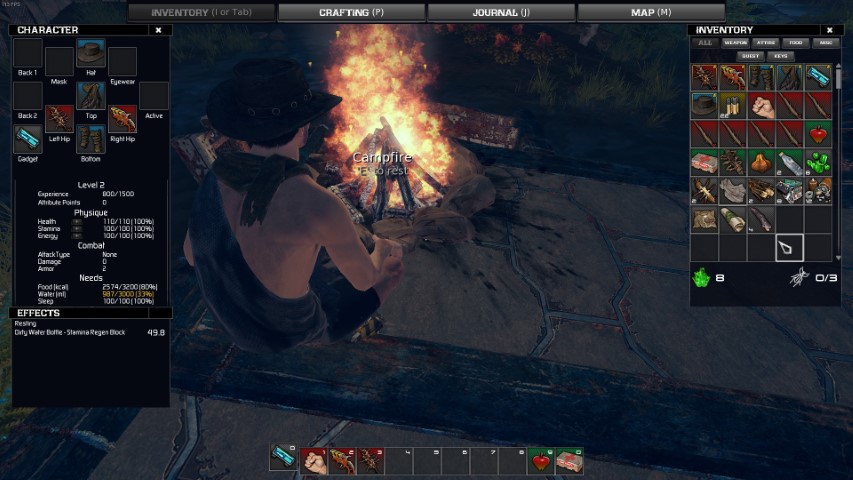This screenshot has width=853, height=480.
Task: Click the equipped Top clothing slot
Action: tap(90, 96)
